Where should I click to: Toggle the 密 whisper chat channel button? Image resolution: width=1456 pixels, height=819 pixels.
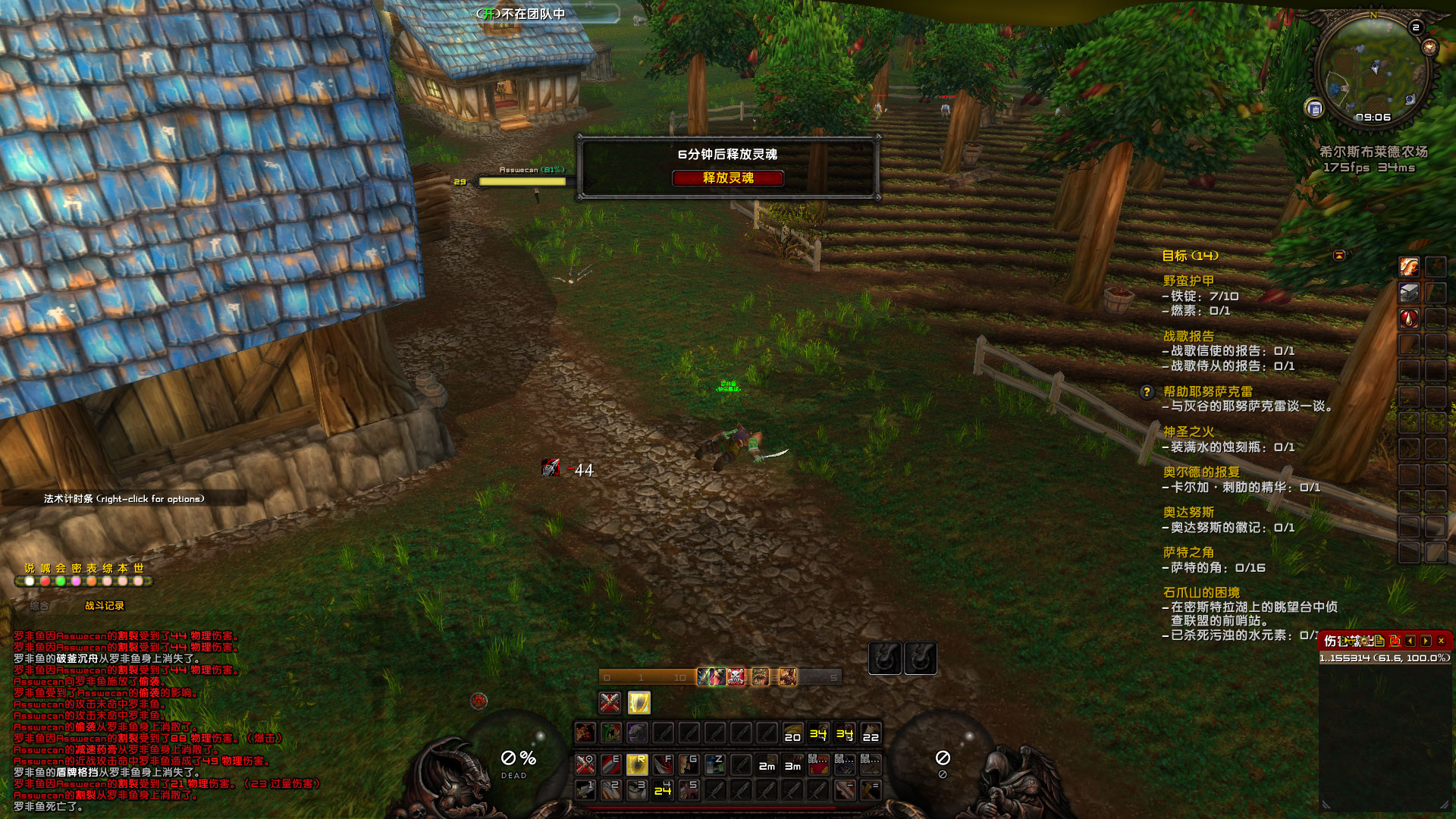[x=77, y=568]
